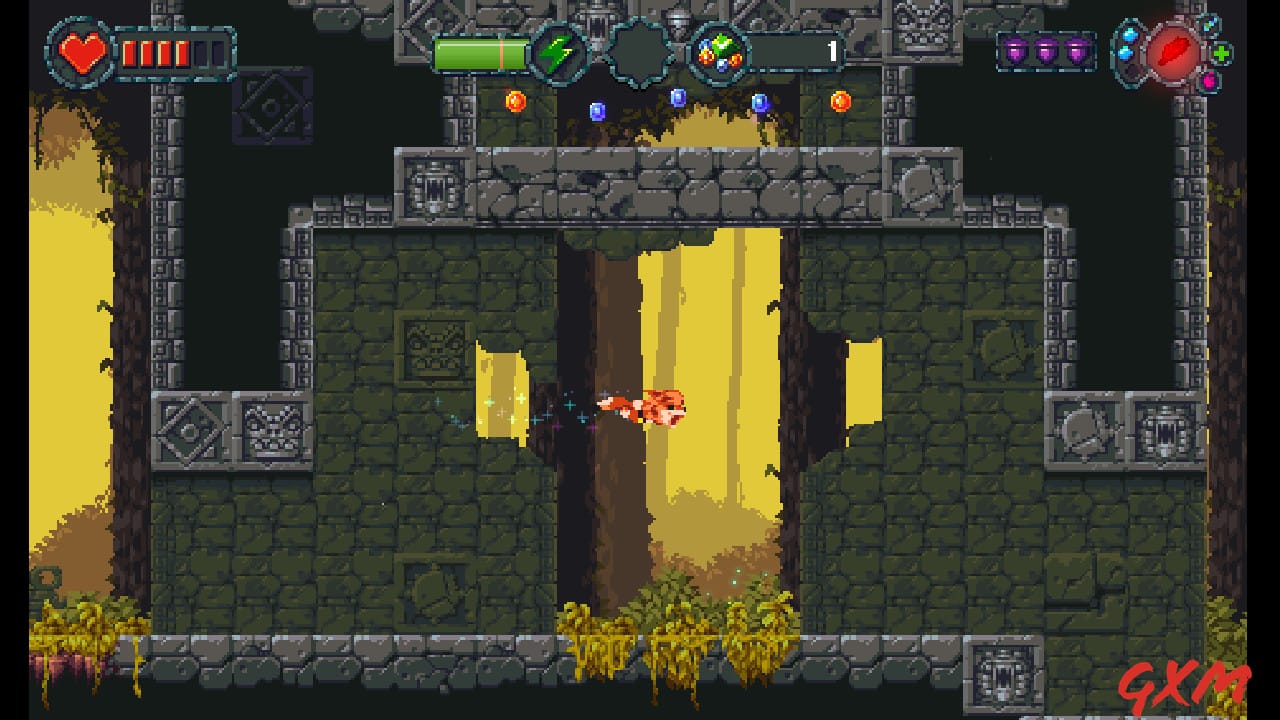Click the pink gem icon below the plus
This screenshot has width=1280, height=720.
coord(1210,80)
